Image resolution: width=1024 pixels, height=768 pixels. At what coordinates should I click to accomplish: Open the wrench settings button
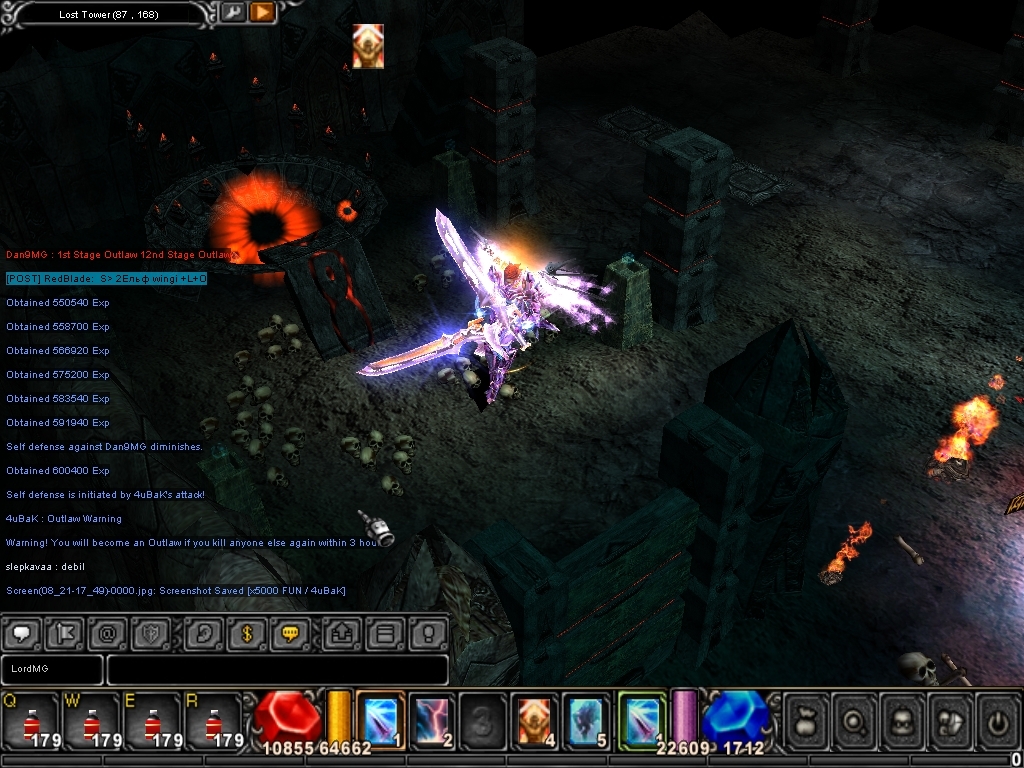[x=233, y=13]
